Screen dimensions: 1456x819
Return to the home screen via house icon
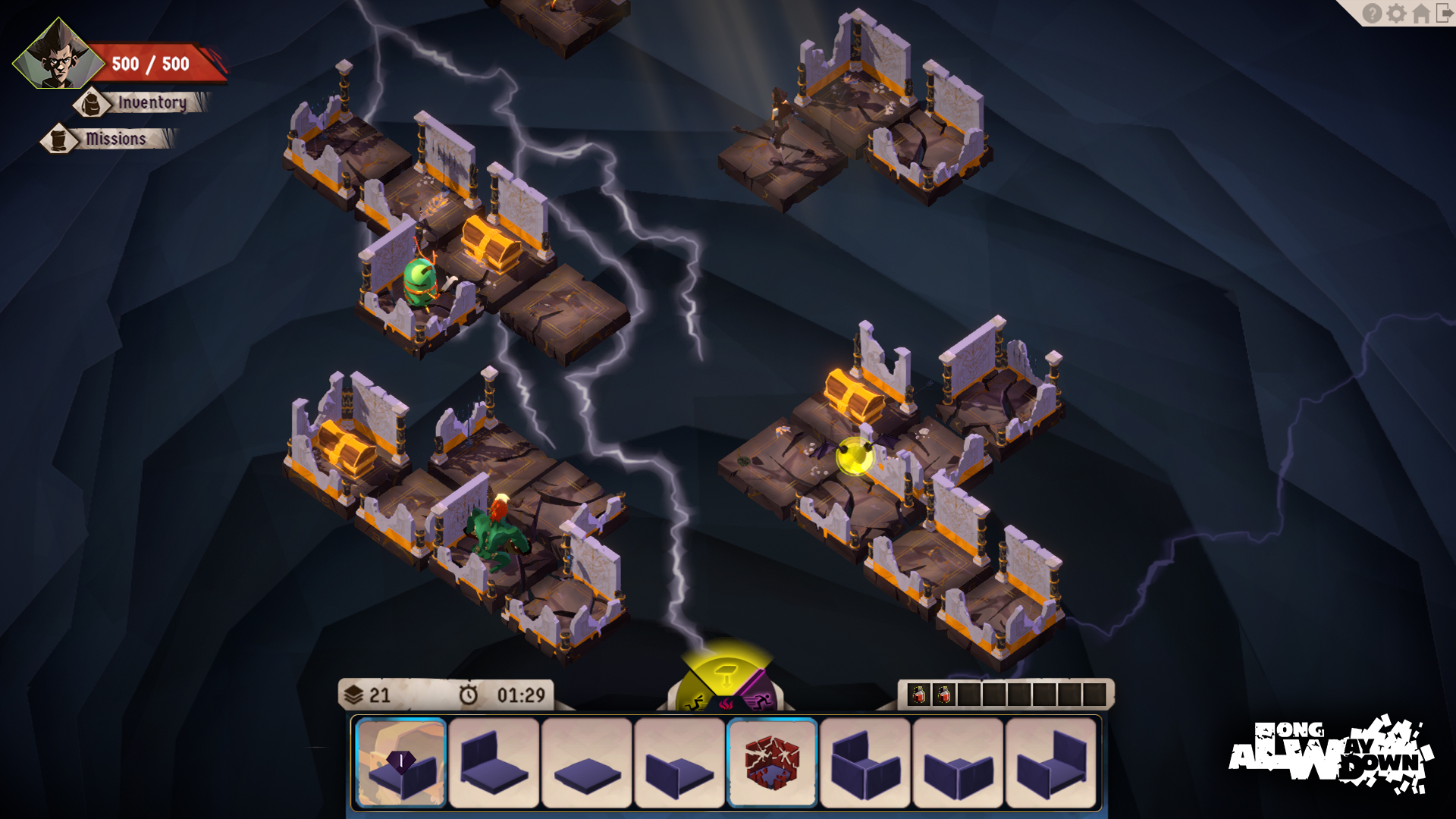point(1421,14)
